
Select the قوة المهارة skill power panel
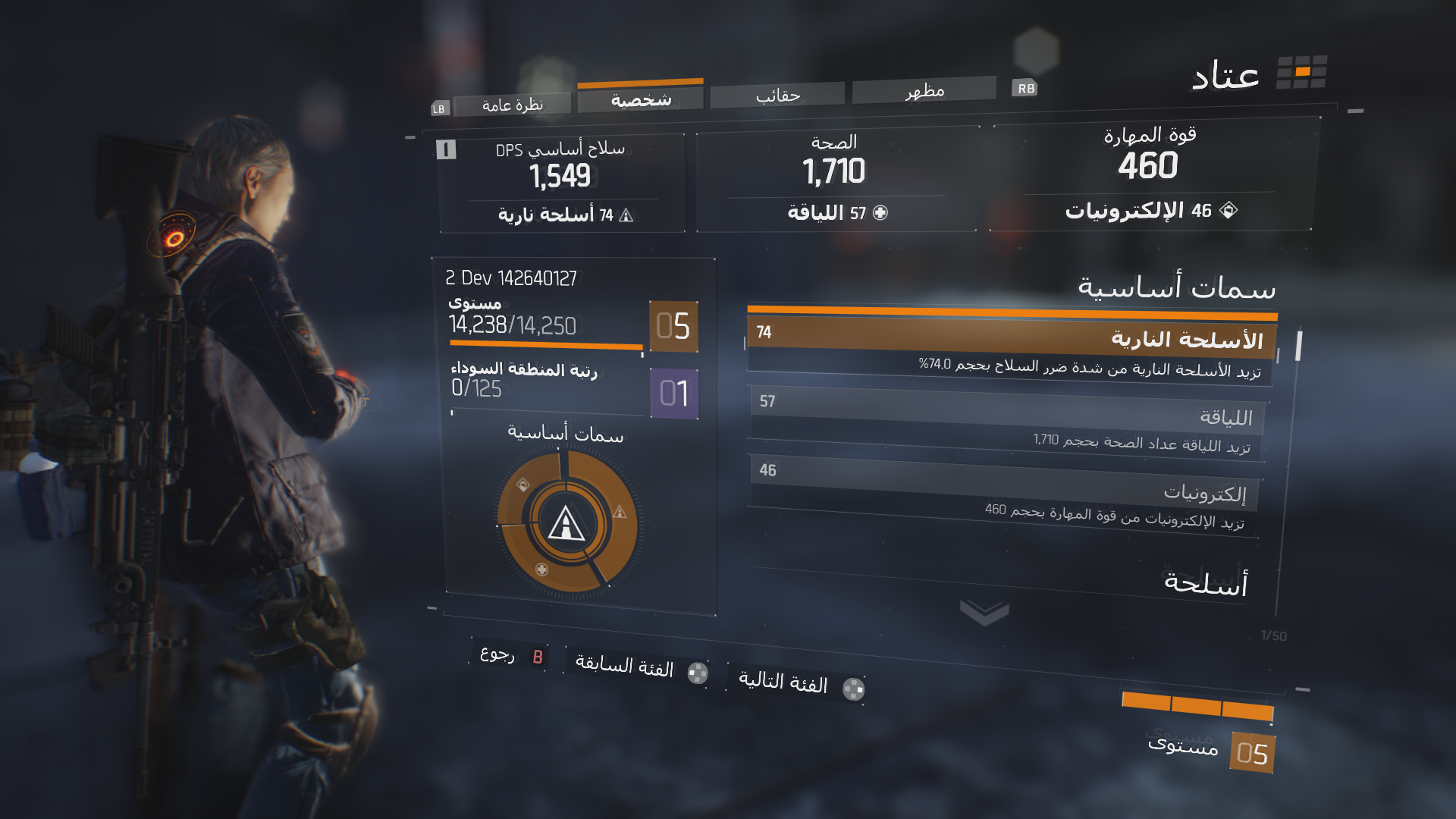click(1149, 174)
